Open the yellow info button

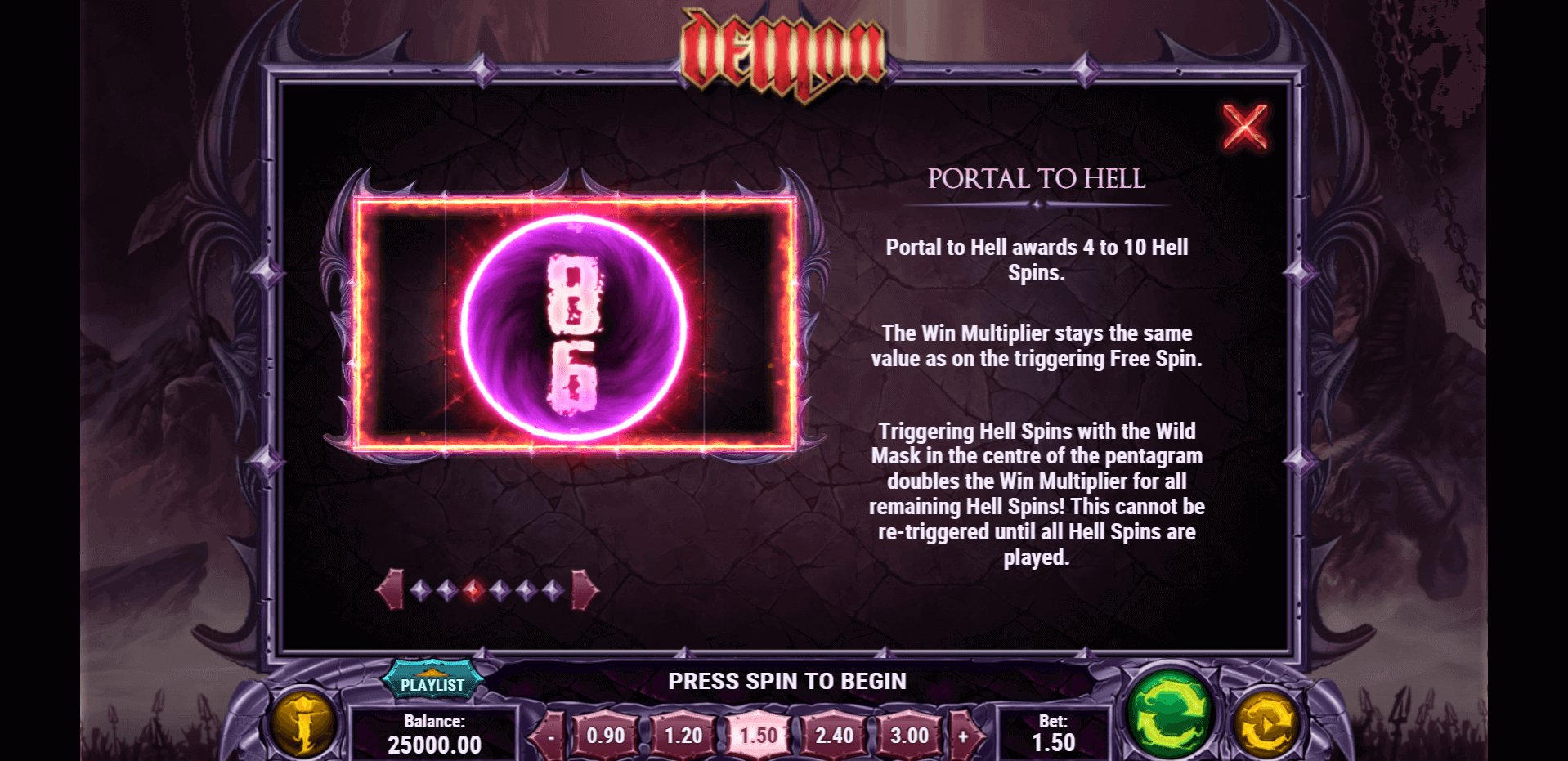303,723
